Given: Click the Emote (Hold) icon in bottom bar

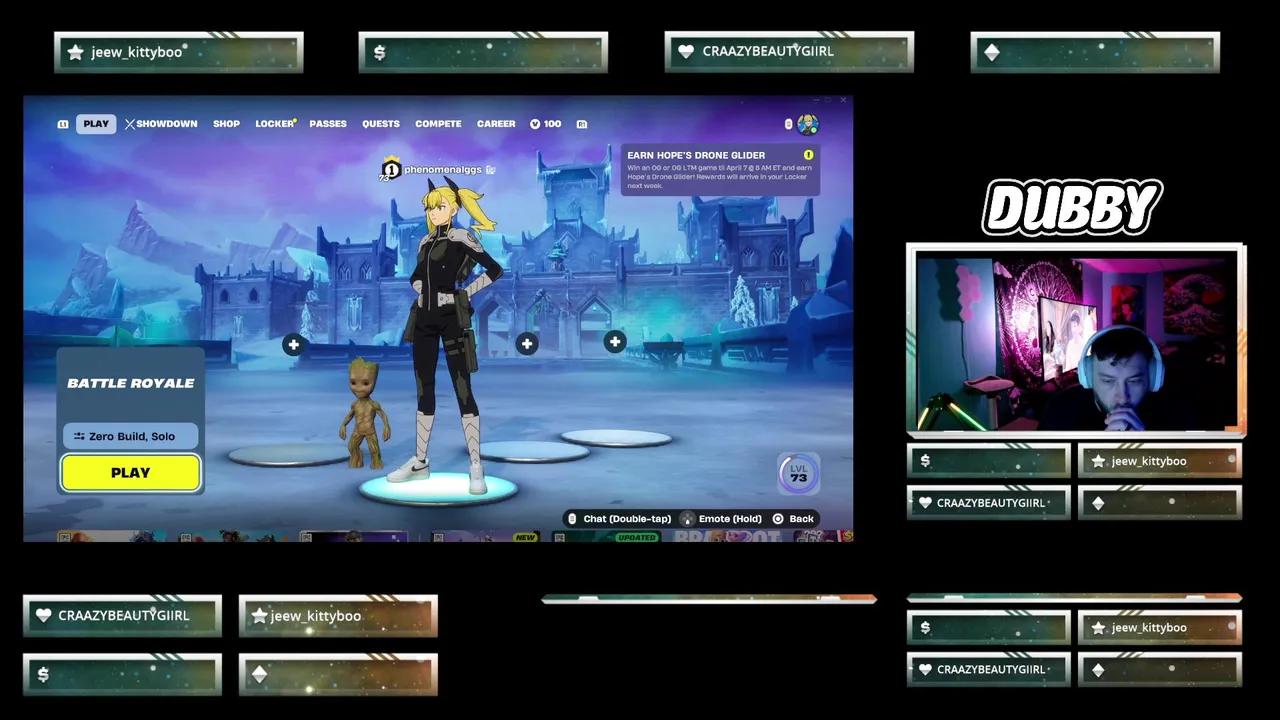Looking at the screenshot, I should pos(687,518).
